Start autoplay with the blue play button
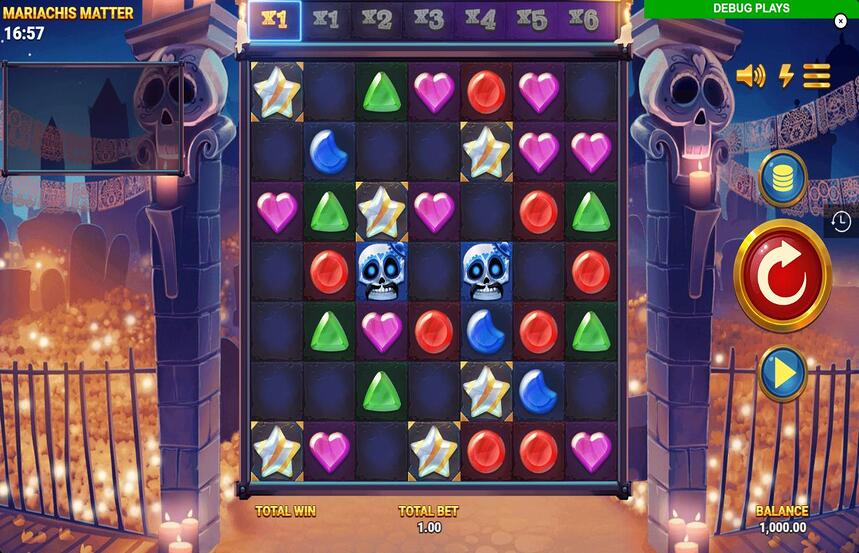 pos(783,373)
